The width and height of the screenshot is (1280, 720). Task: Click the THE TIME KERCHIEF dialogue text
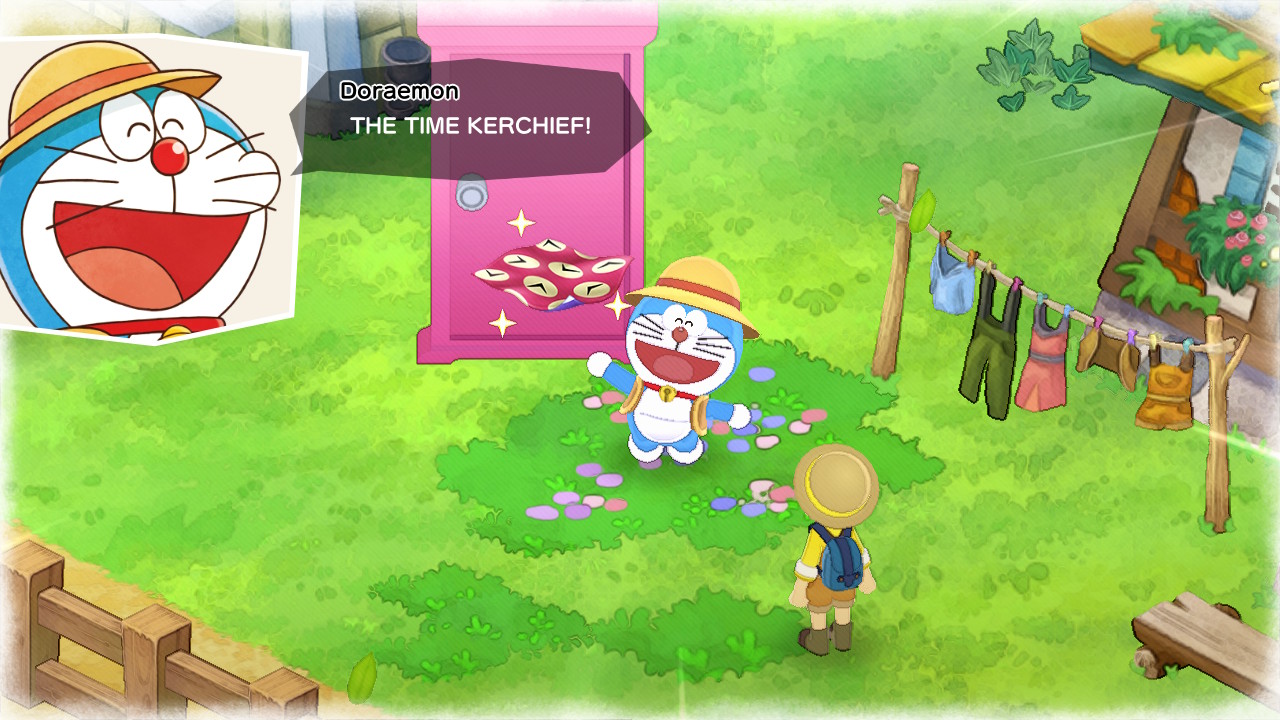(x=470, y=124)
